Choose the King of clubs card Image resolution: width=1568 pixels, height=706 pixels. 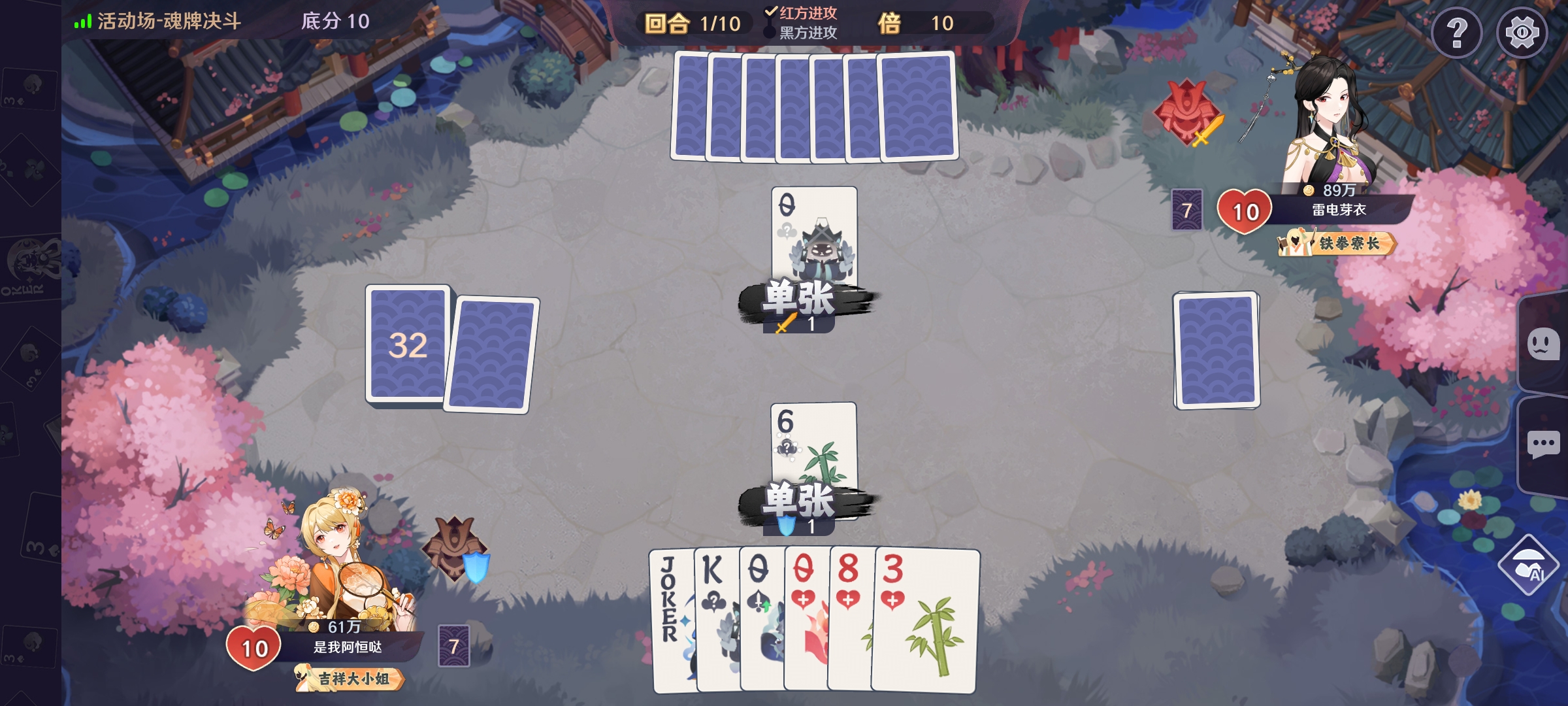(715, 621)
